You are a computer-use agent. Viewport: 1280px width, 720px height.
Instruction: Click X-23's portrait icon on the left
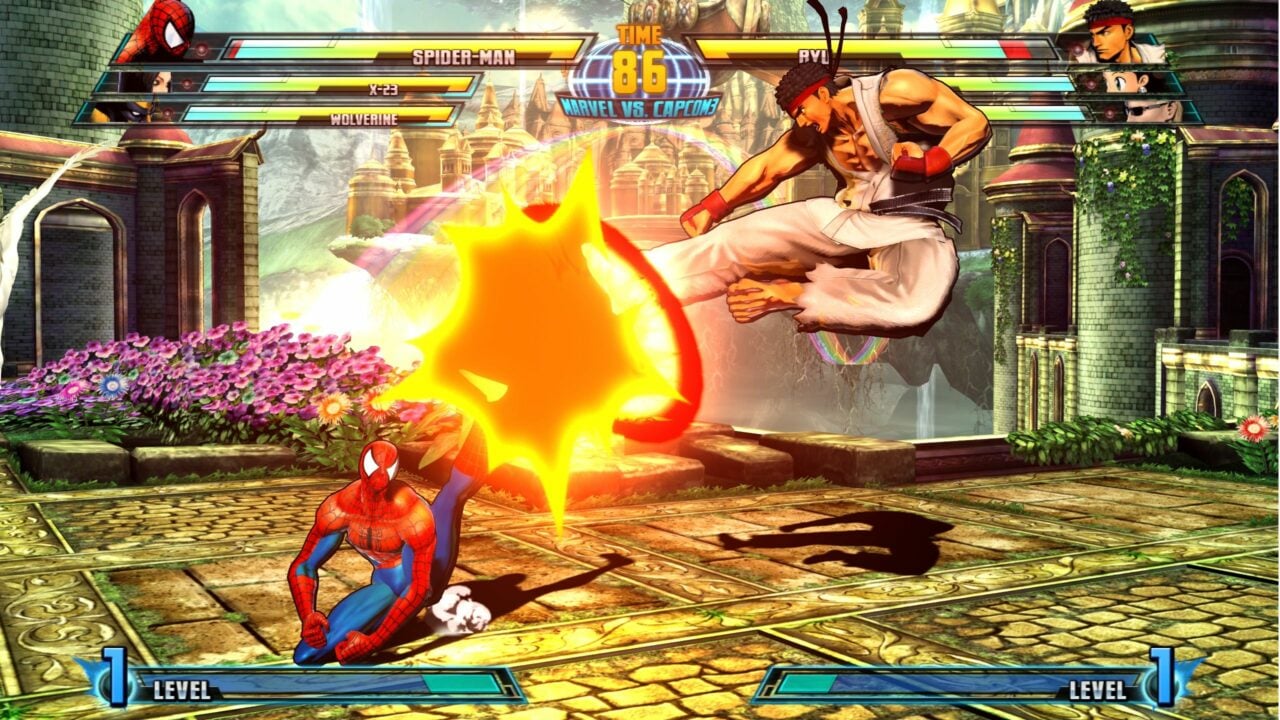160,83
